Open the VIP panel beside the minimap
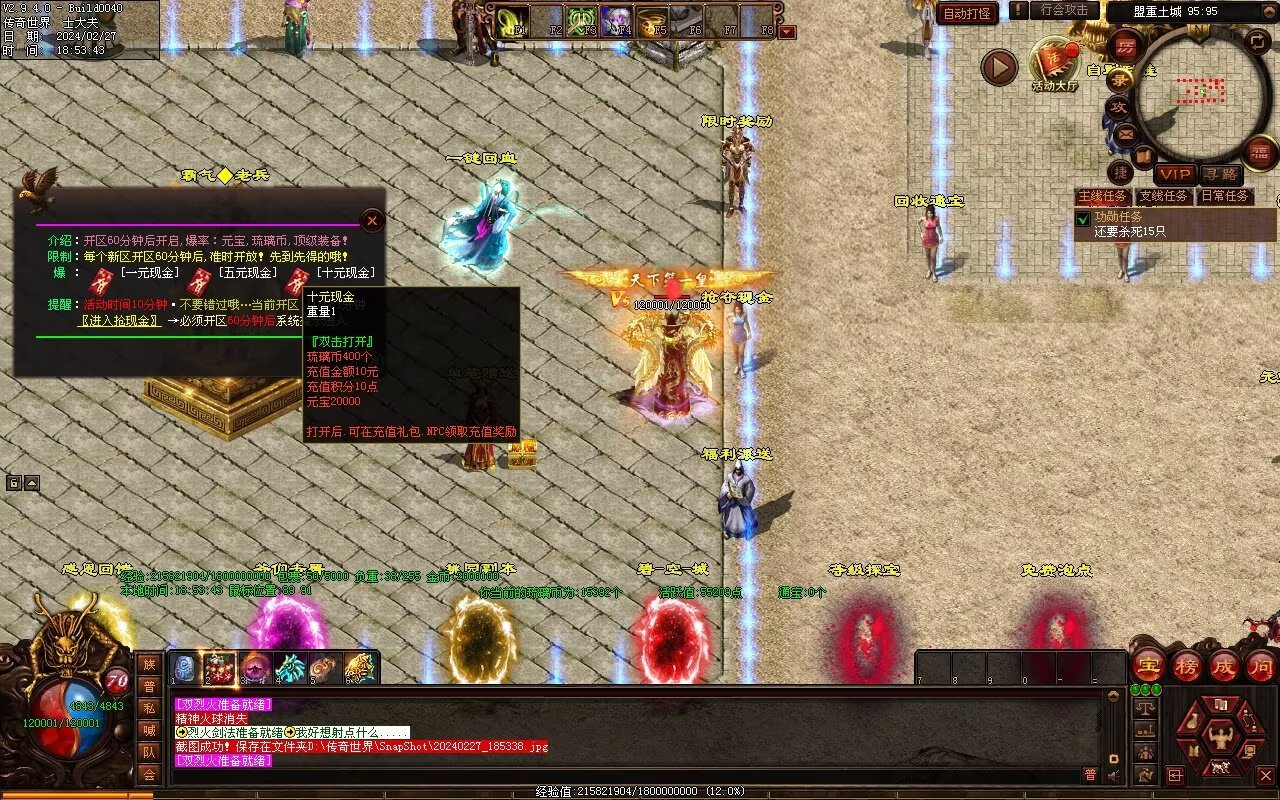Viewport: 1280px width, 800px height. pyautogui.click(x=1175, y=175)
